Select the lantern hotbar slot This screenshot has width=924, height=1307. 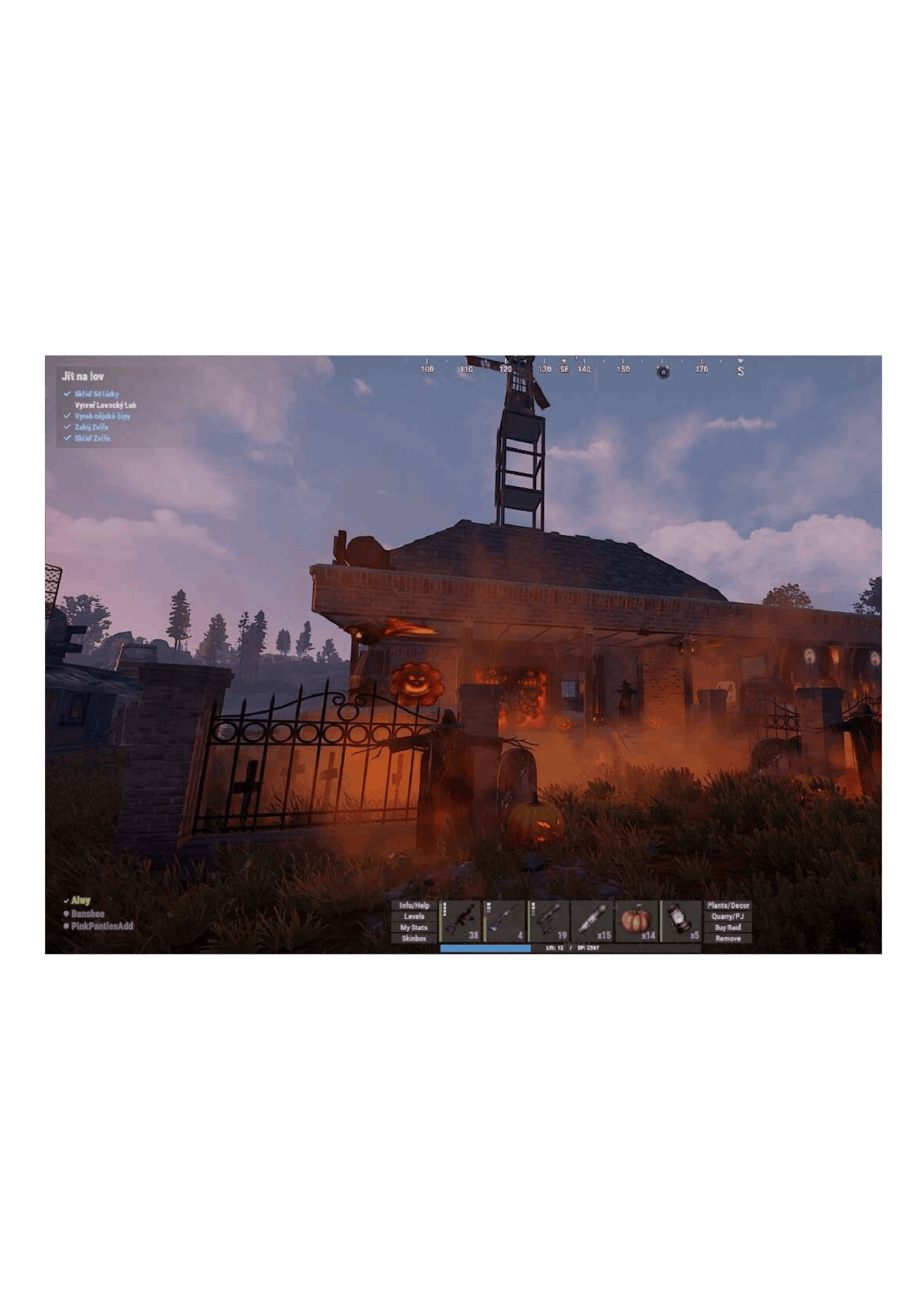coord(680,921)
